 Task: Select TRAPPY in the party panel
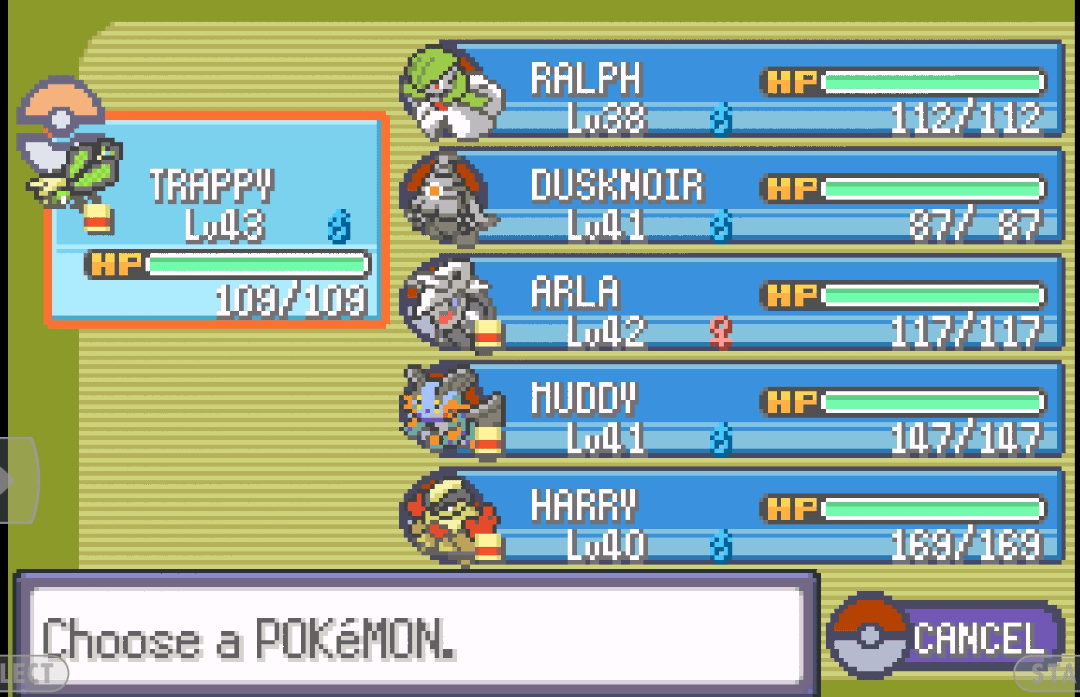[x=216, y=220]
